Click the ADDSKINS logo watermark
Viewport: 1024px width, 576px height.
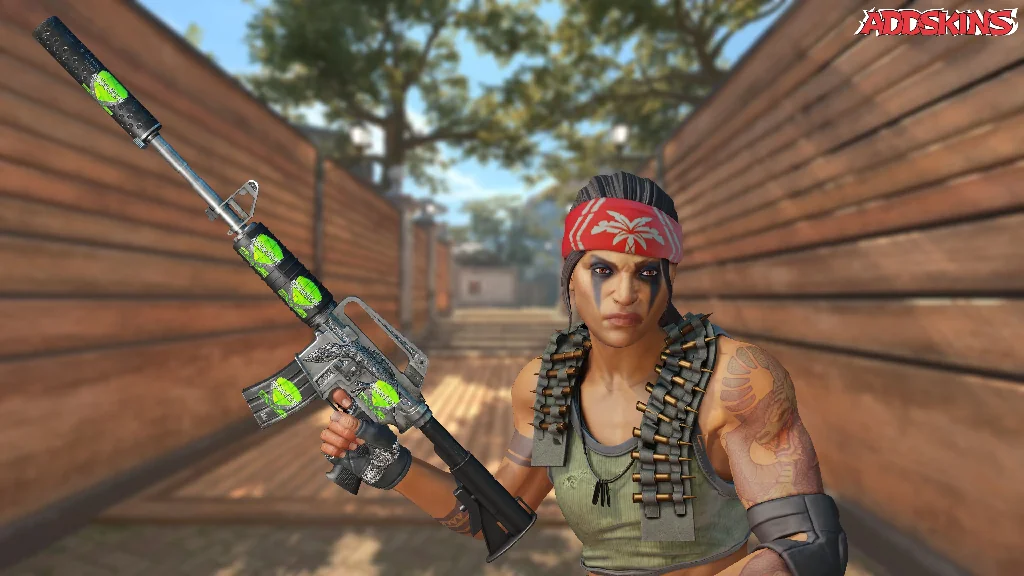pos(936,23)
